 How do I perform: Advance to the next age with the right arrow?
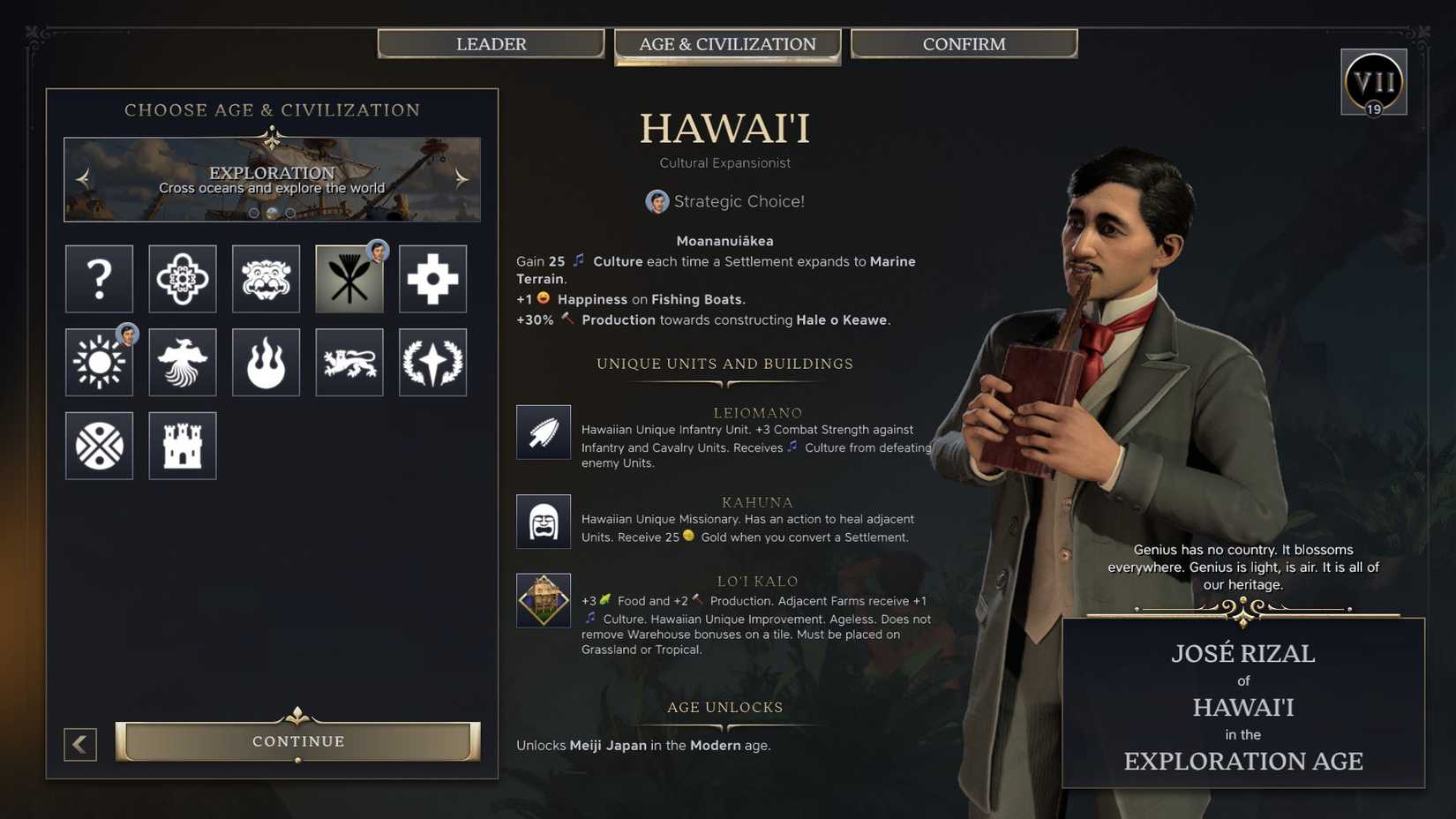click(x=459, y=178)
